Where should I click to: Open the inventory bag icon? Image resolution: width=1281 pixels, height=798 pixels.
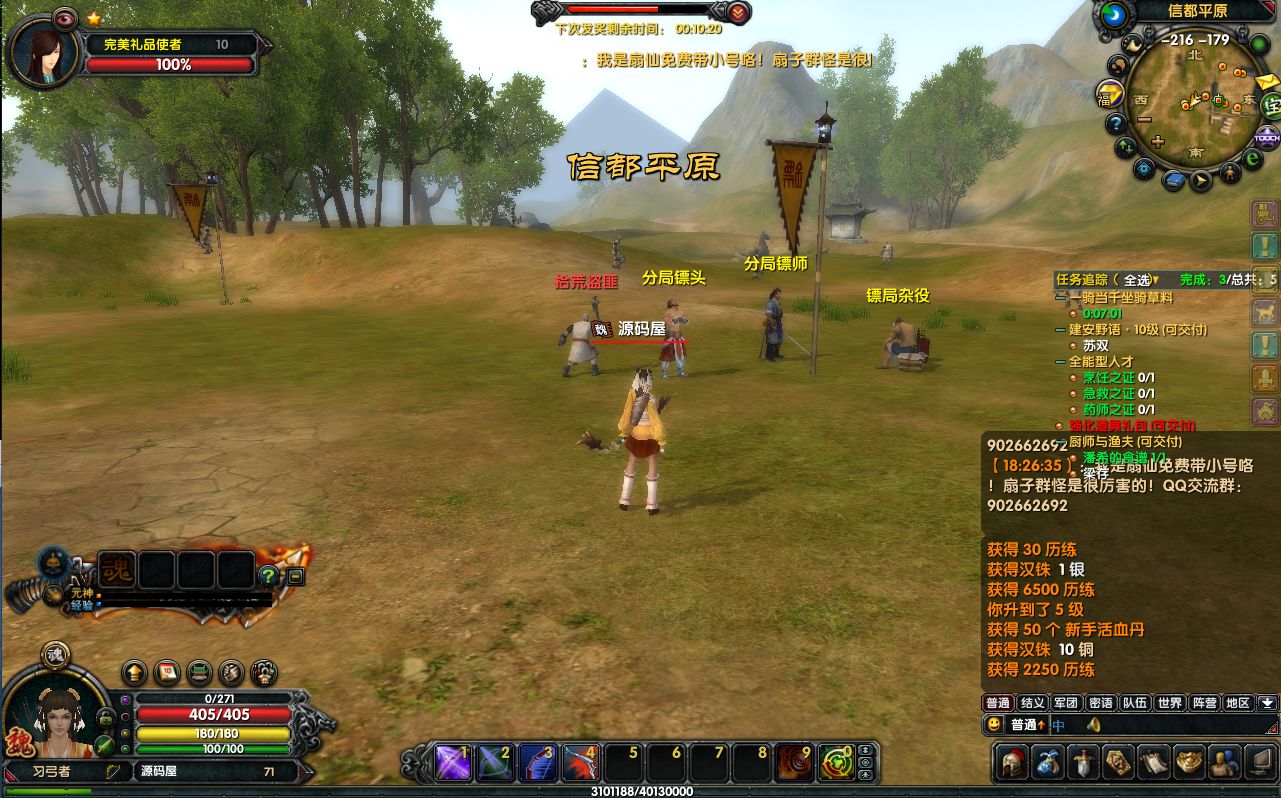point(1049,763)
